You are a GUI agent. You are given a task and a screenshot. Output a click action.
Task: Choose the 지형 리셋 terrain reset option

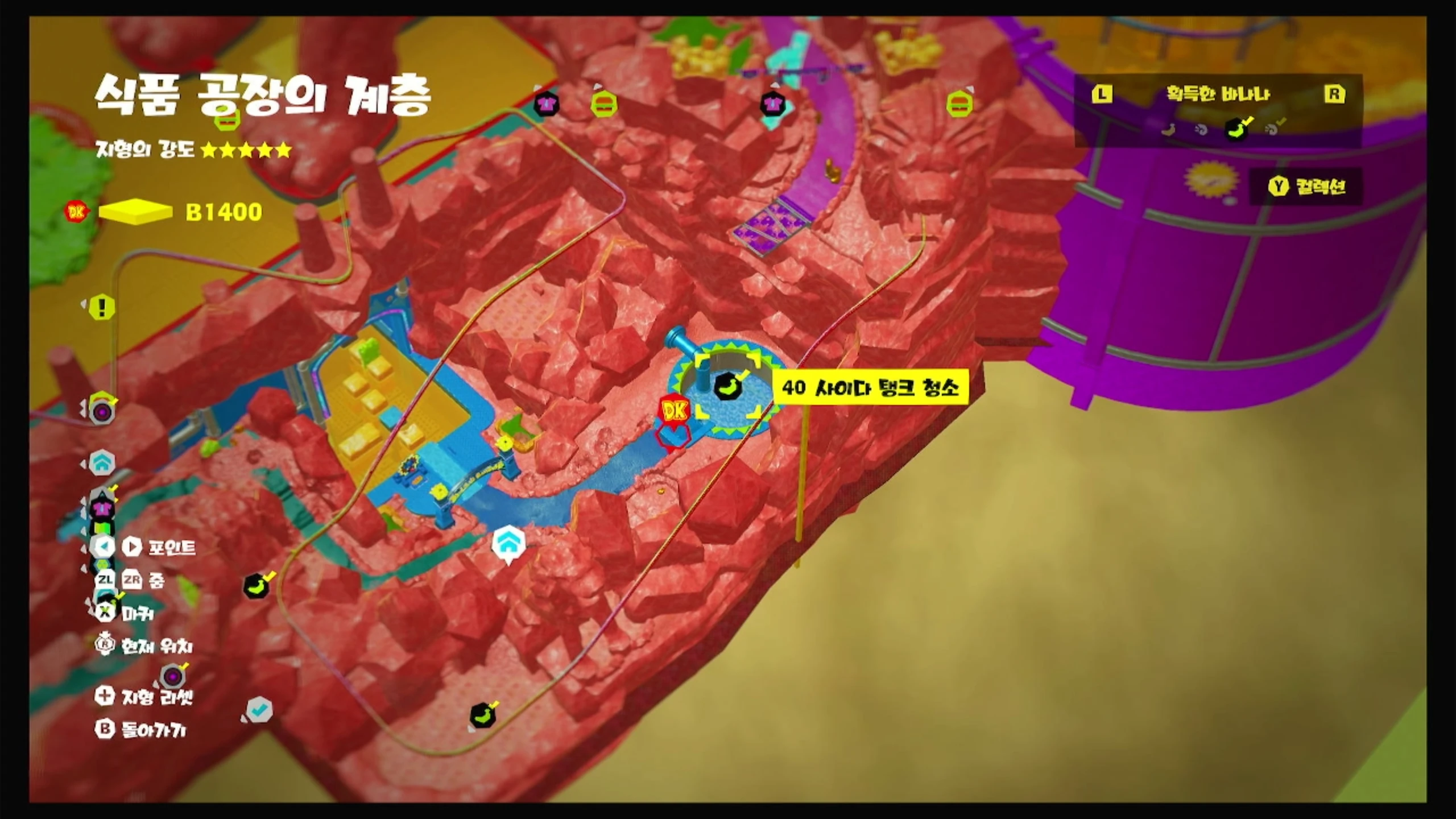pos(144,696)
